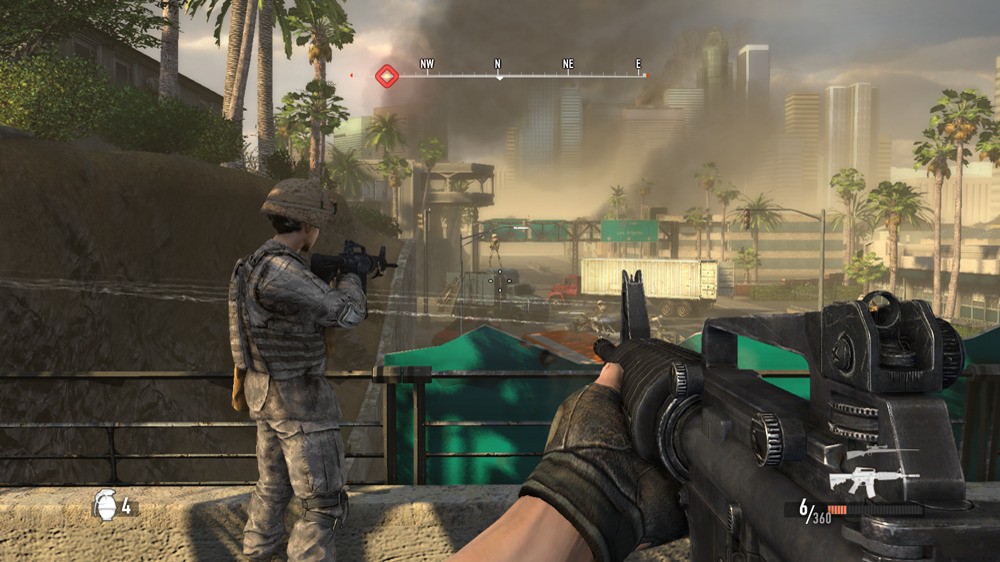Click the compass heading bar
Image resolution: width=1000 pixels, height=562 pixels.
[x=520, y=74]
